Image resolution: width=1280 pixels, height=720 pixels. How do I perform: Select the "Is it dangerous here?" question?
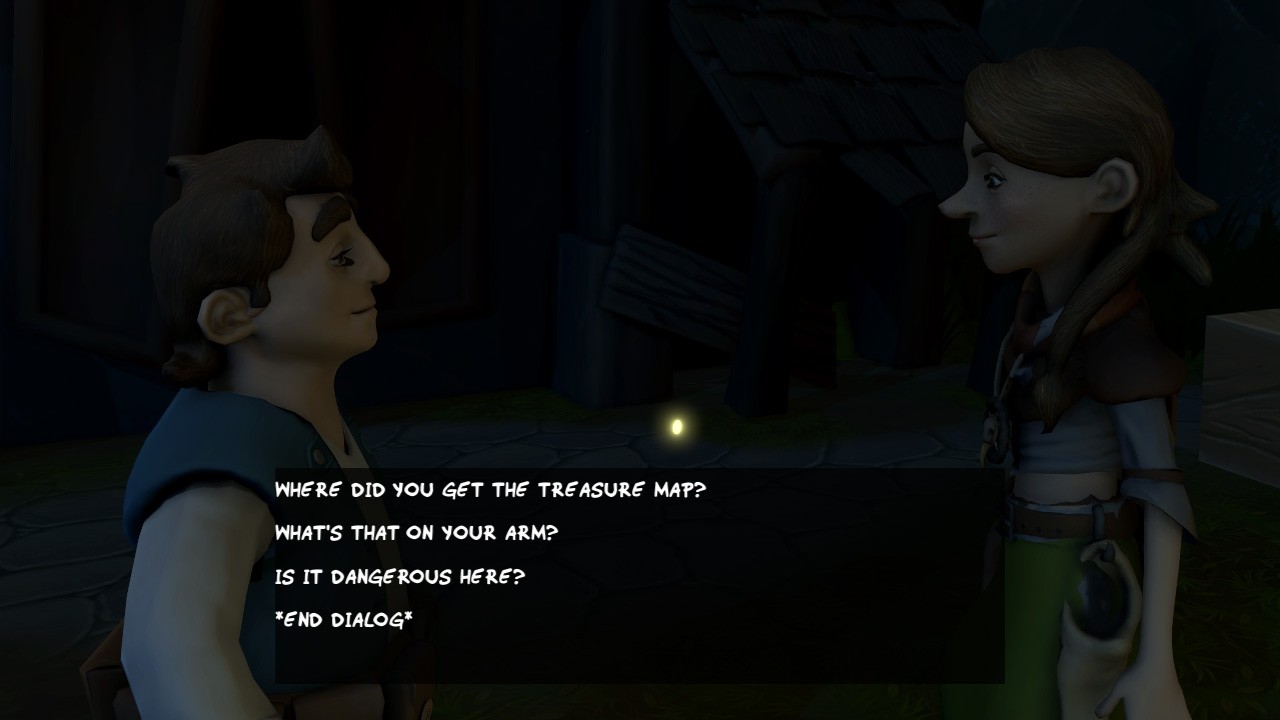(x=400, y=577)
